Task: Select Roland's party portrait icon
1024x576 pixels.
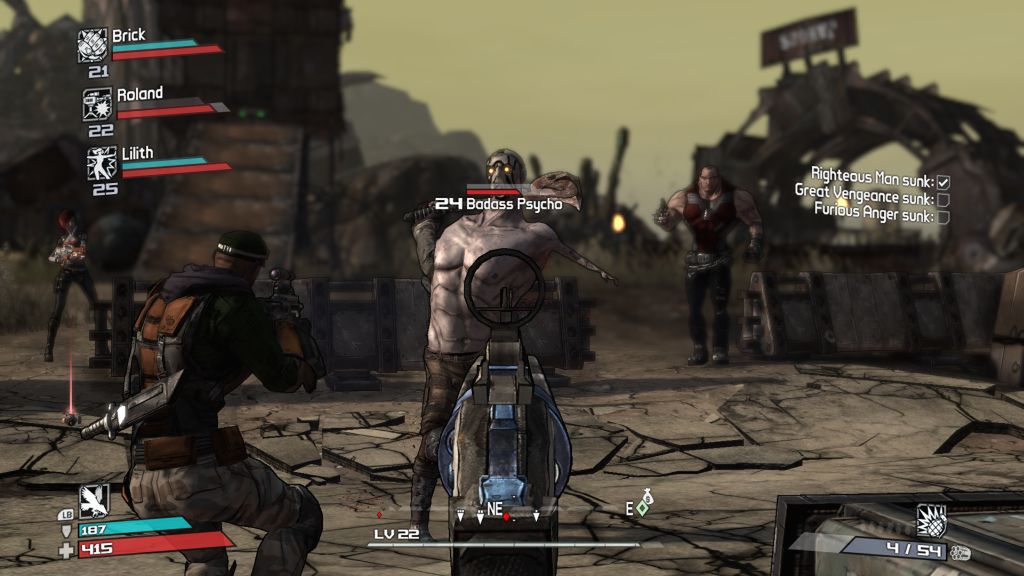Action: (97, 104)
